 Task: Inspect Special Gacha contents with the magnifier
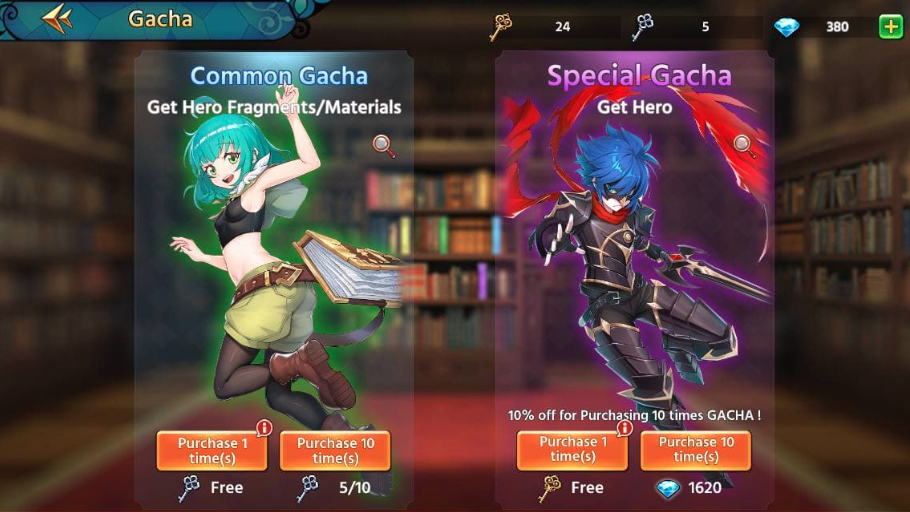pos(744,146)
